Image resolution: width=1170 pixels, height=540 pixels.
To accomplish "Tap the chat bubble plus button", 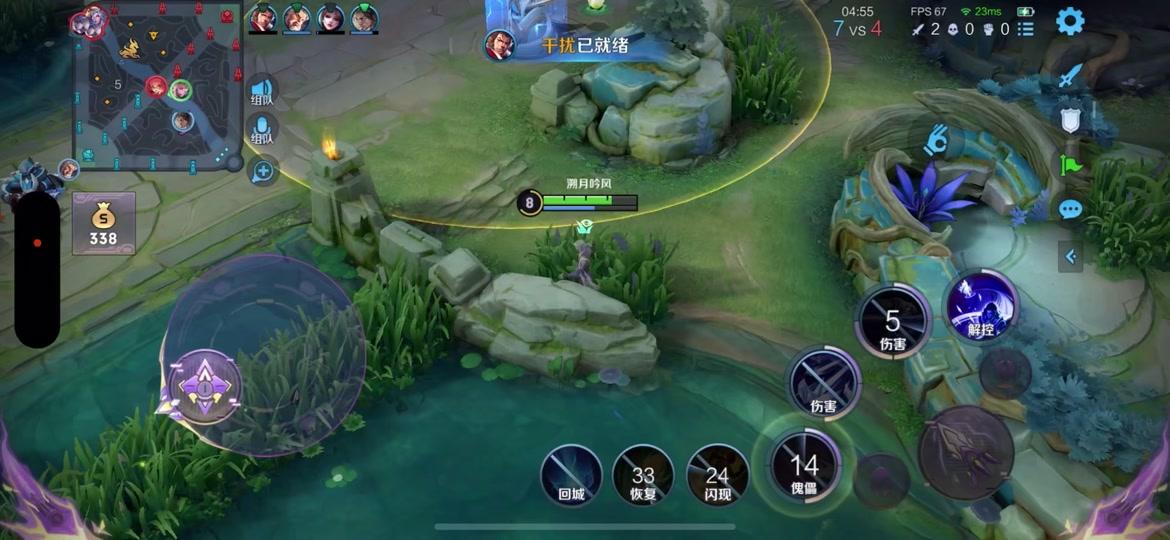I will pyautogui.click(x=262, y=171).
